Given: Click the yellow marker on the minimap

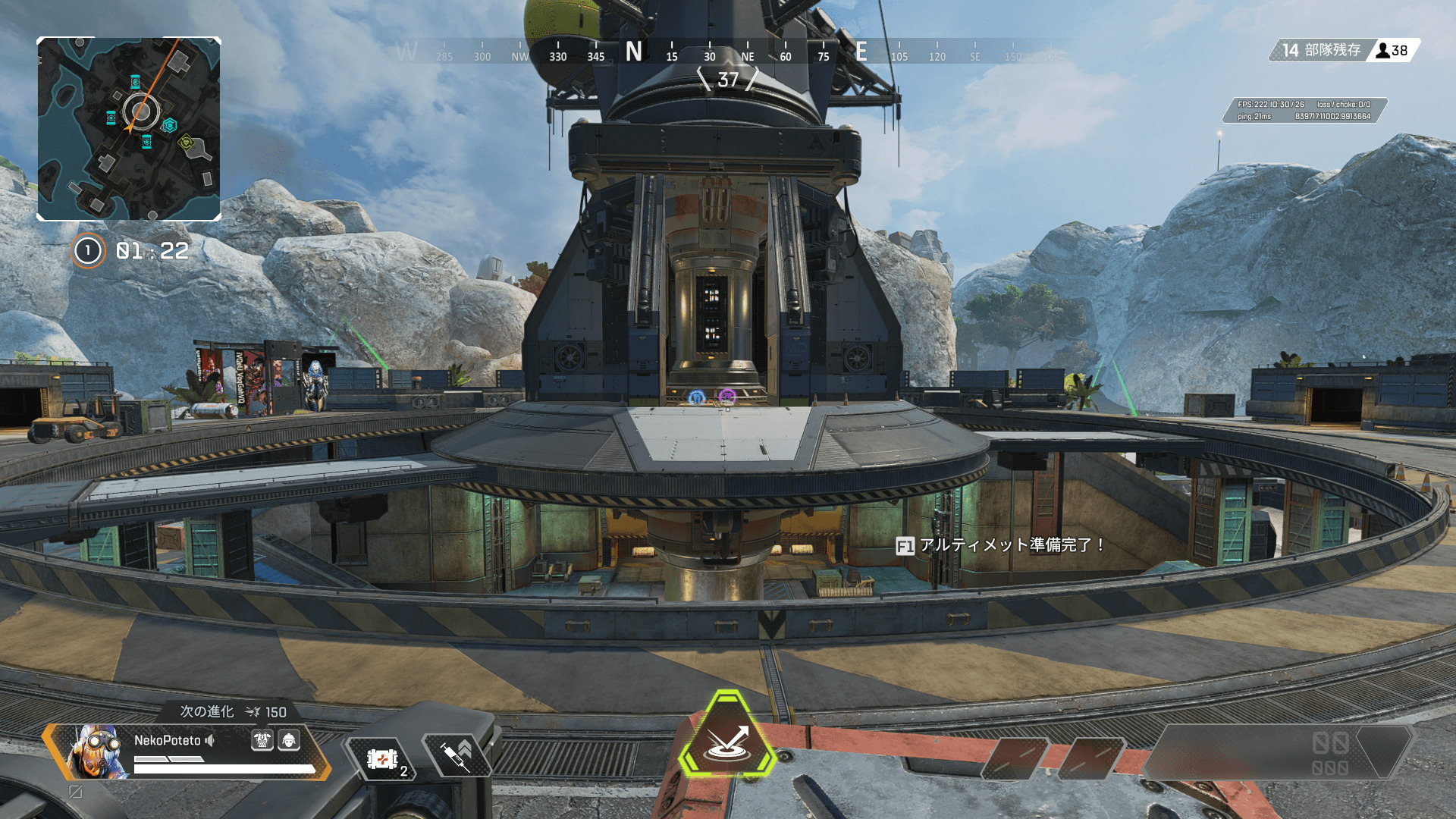Looking at the screenshot, I should point(187,142).
